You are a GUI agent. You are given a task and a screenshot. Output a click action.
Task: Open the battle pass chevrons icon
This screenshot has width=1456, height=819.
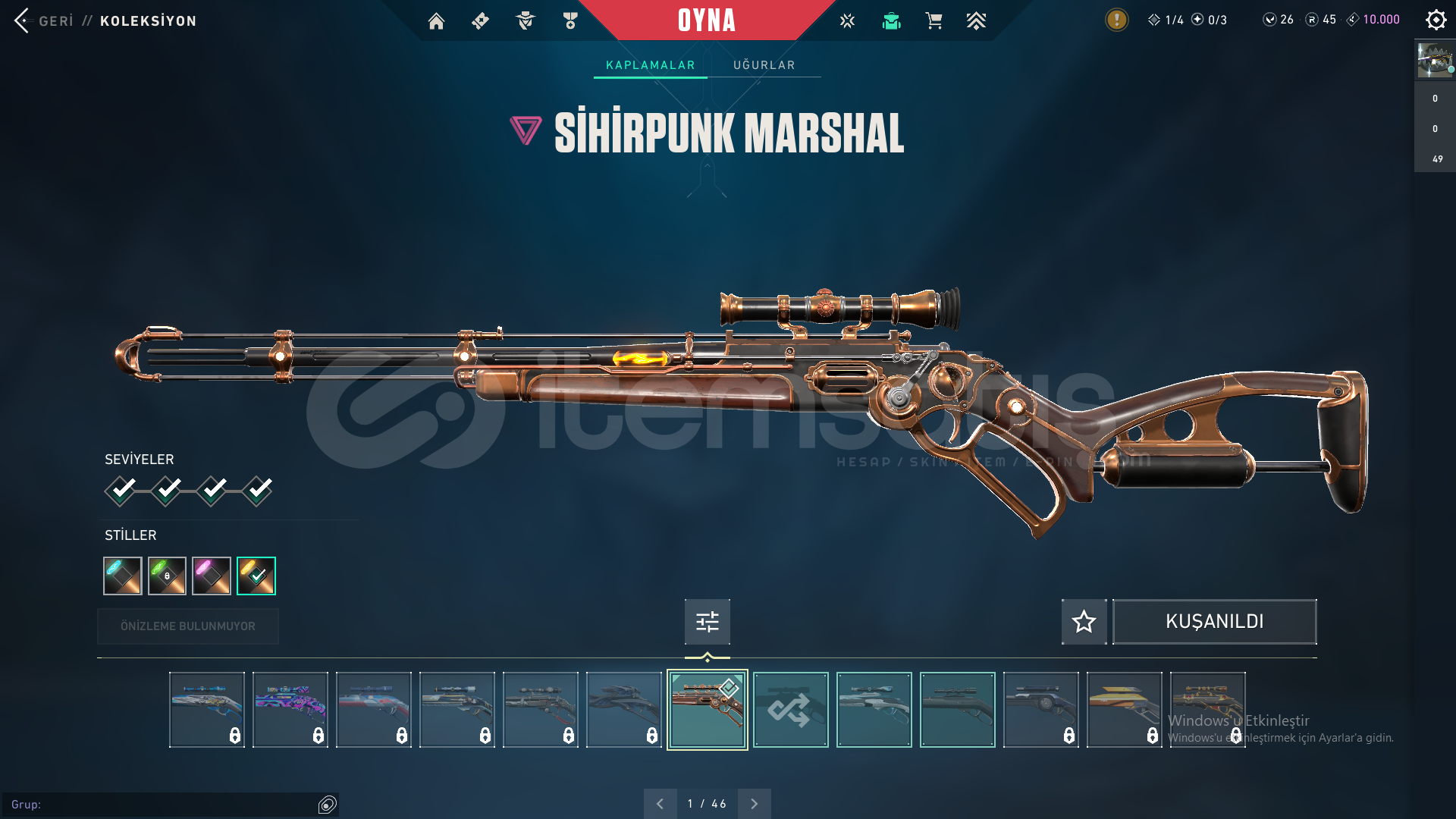pyautogui.click(x=976, y=21)
